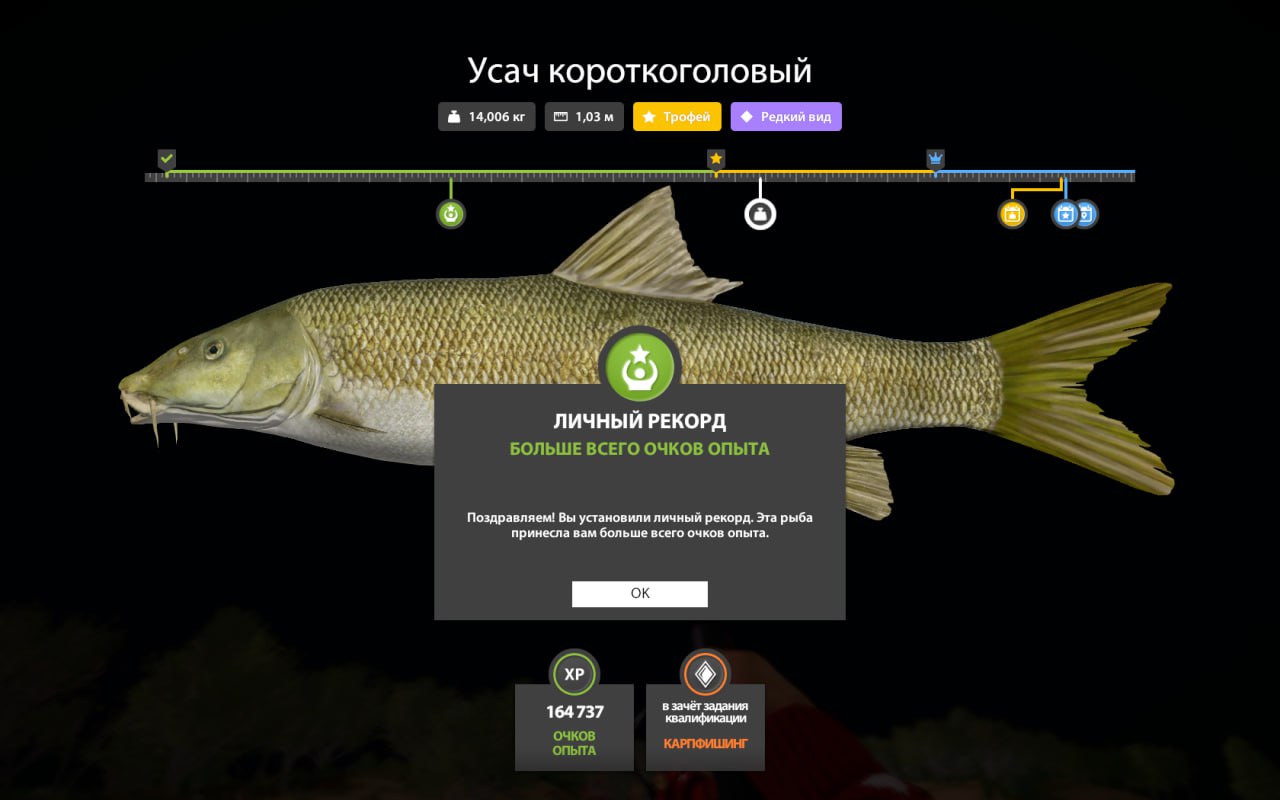The height and width of the screenshot is (800, 1280).
Task: Click the ruler icon on 1,03 м badge
Action: [x=560, y=116]
